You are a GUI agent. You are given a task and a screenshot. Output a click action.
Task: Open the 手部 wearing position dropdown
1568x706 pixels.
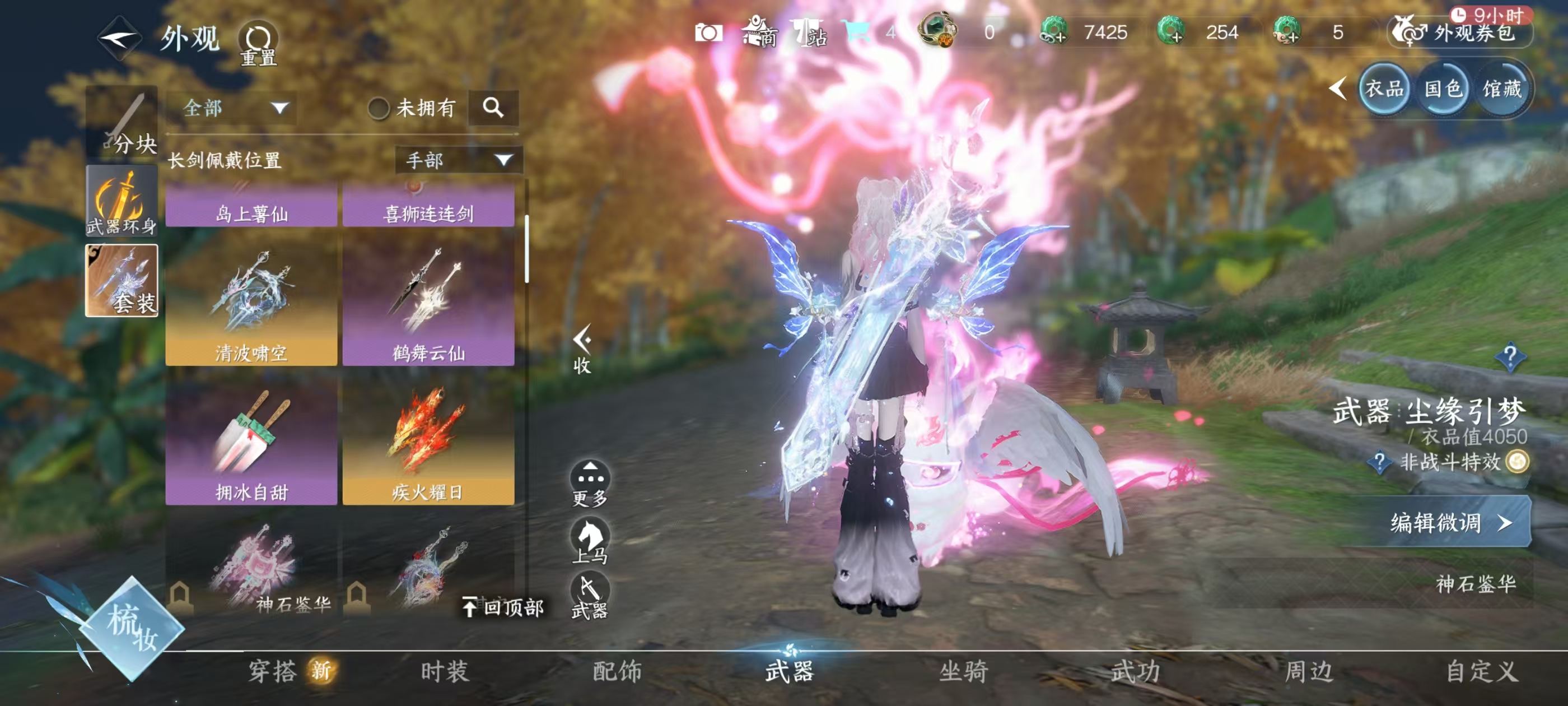tap(458, 160)
